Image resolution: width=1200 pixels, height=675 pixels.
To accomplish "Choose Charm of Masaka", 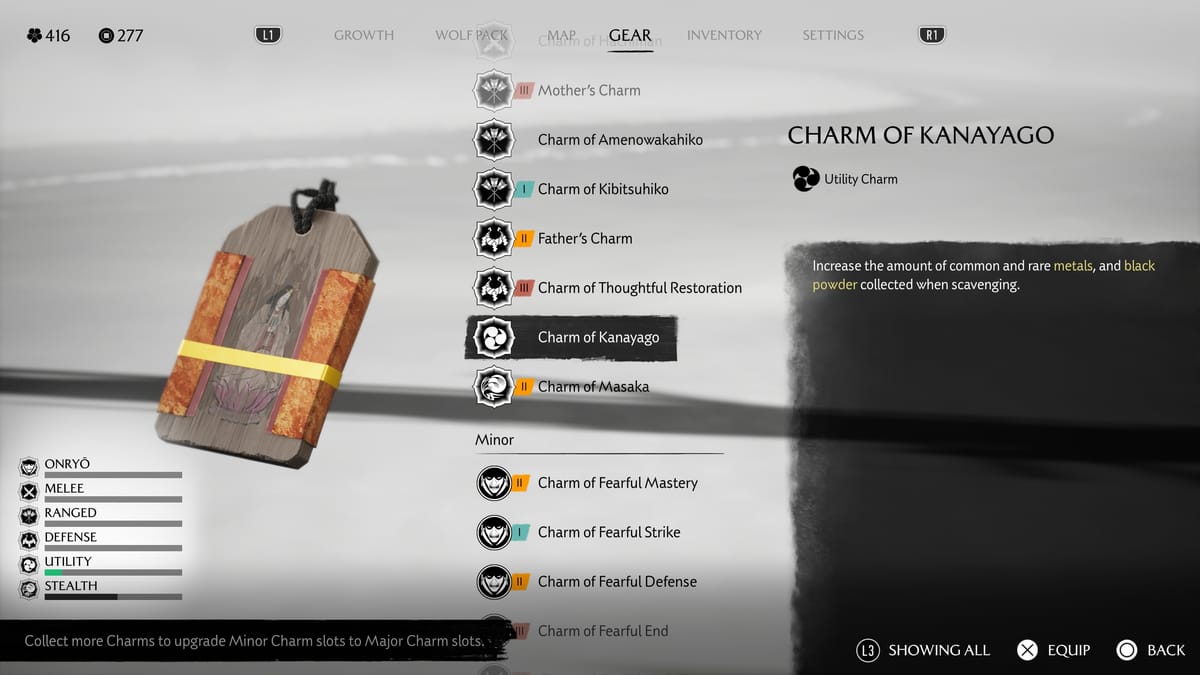I will (x=592, y=386).
